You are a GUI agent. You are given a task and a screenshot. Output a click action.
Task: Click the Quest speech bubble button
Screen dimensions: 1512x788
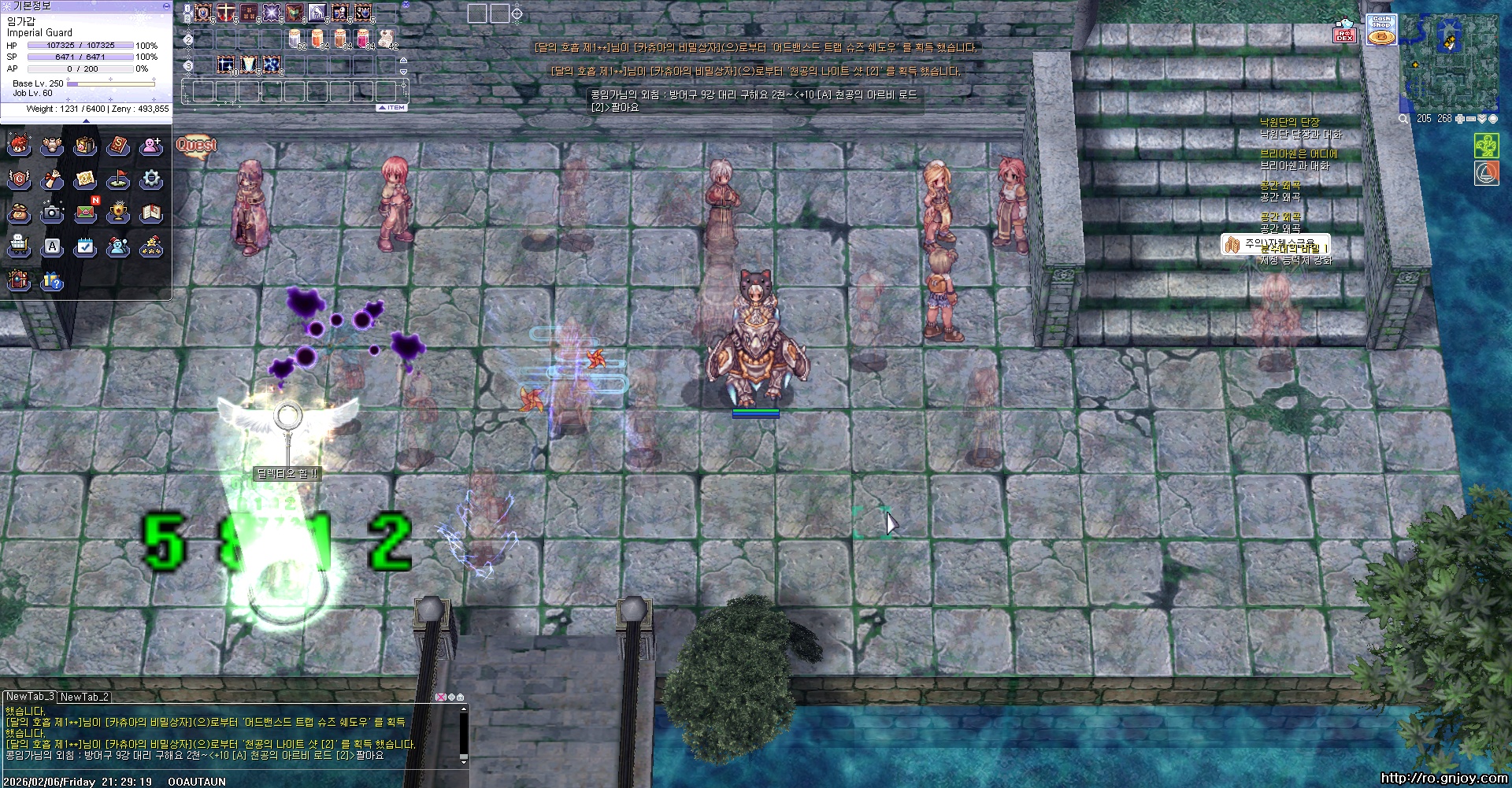(196, 146)
